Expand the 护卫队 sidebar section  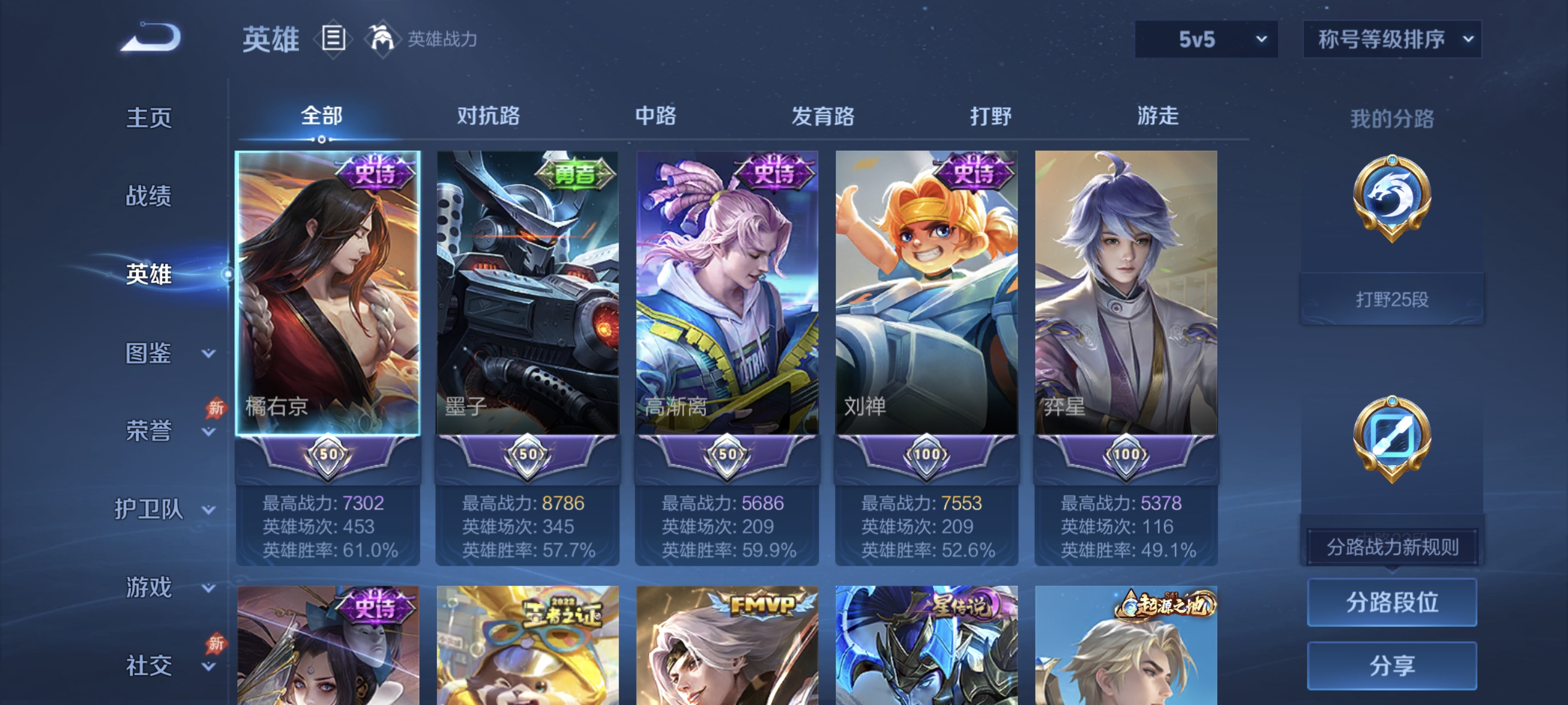149,509
